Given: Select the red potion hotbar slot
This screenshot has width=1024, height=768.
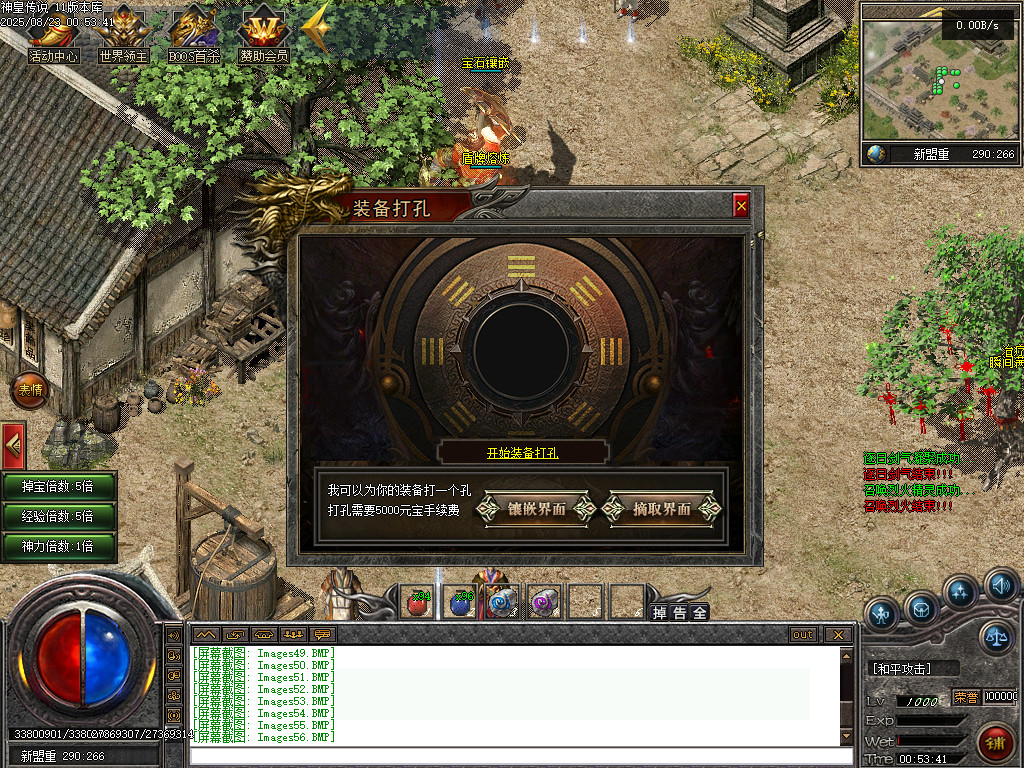Looking at the screenshot, I should pos(418,602).
